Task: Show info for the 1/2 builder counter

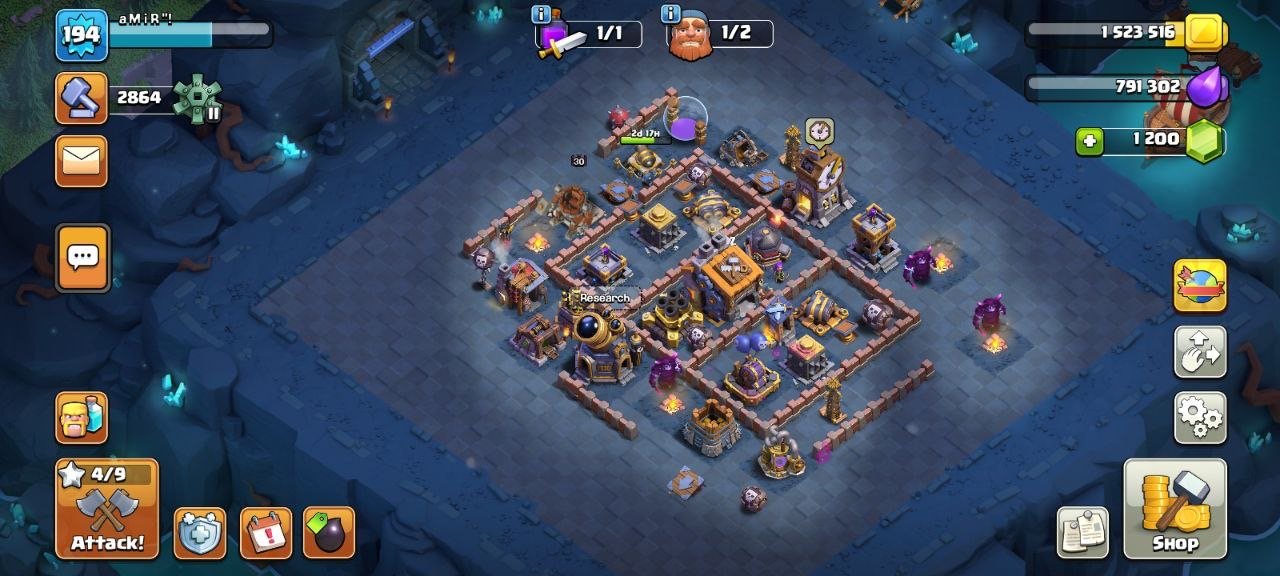Action: coord(670,14)
